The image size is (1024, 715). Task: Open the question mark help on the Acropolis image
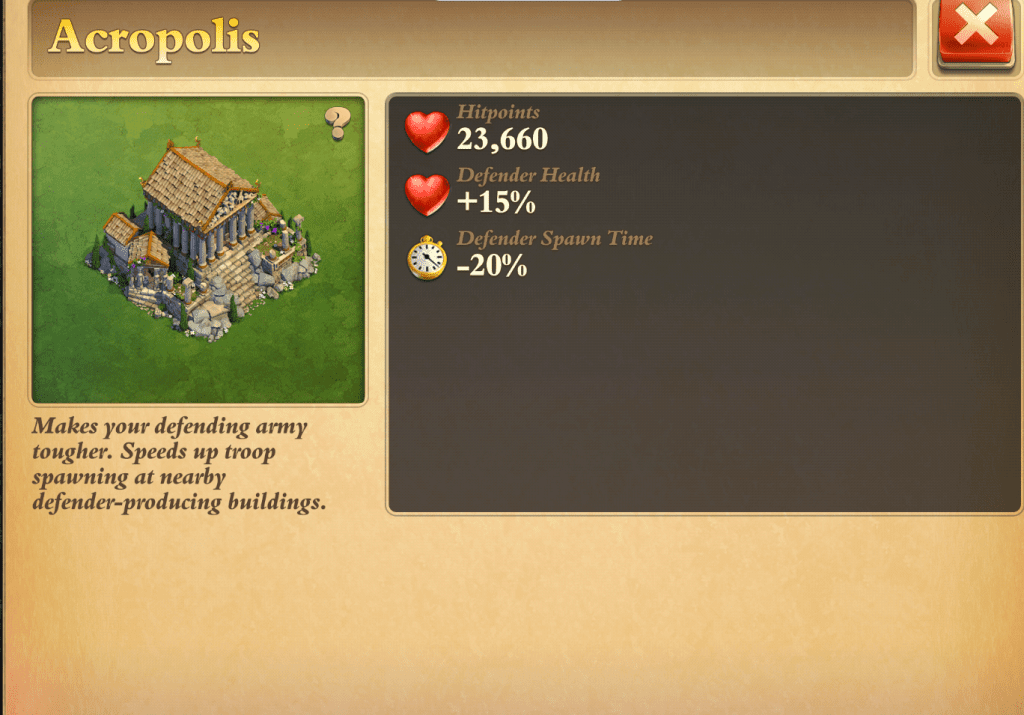click(339, 123)
